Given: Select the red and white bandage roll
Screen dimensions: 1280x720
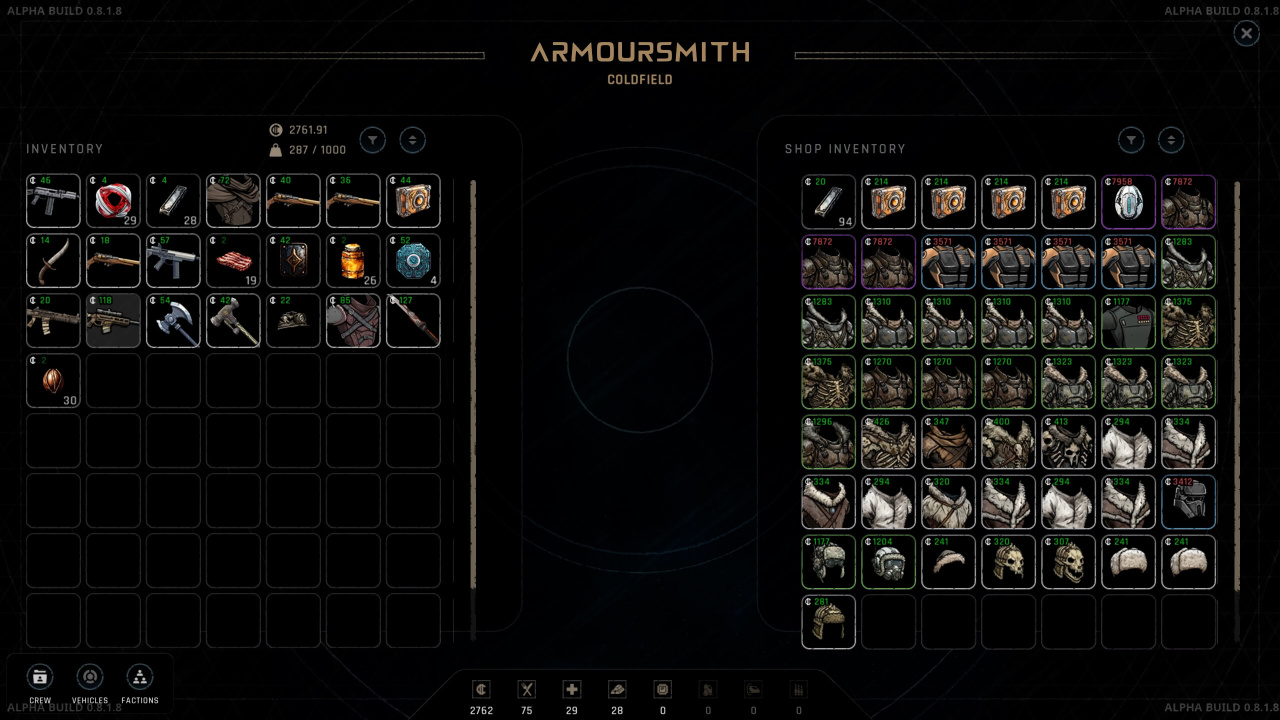Looking at the screenshot, I should (113, 201).
